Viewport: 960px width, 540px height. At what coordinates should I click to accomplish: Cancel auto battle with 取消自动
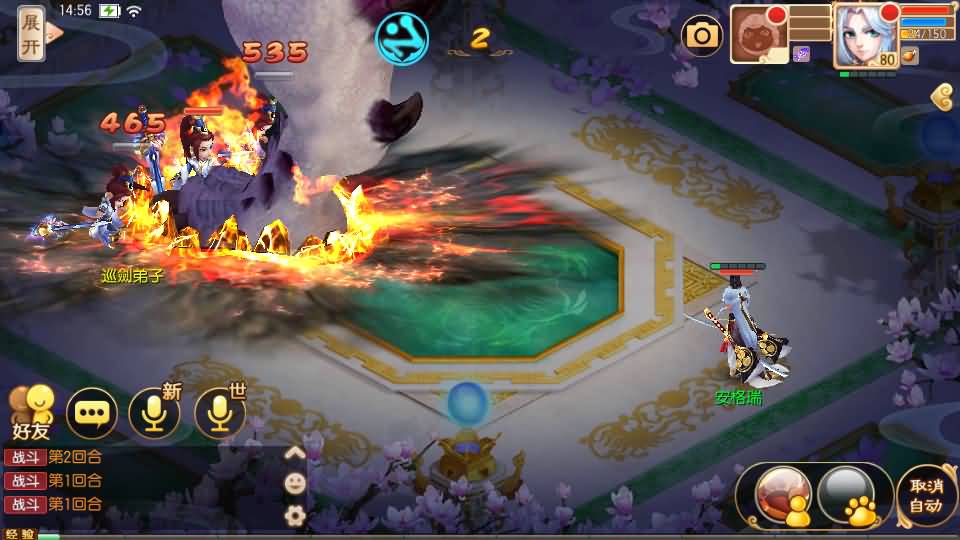(x=925, y=494)
